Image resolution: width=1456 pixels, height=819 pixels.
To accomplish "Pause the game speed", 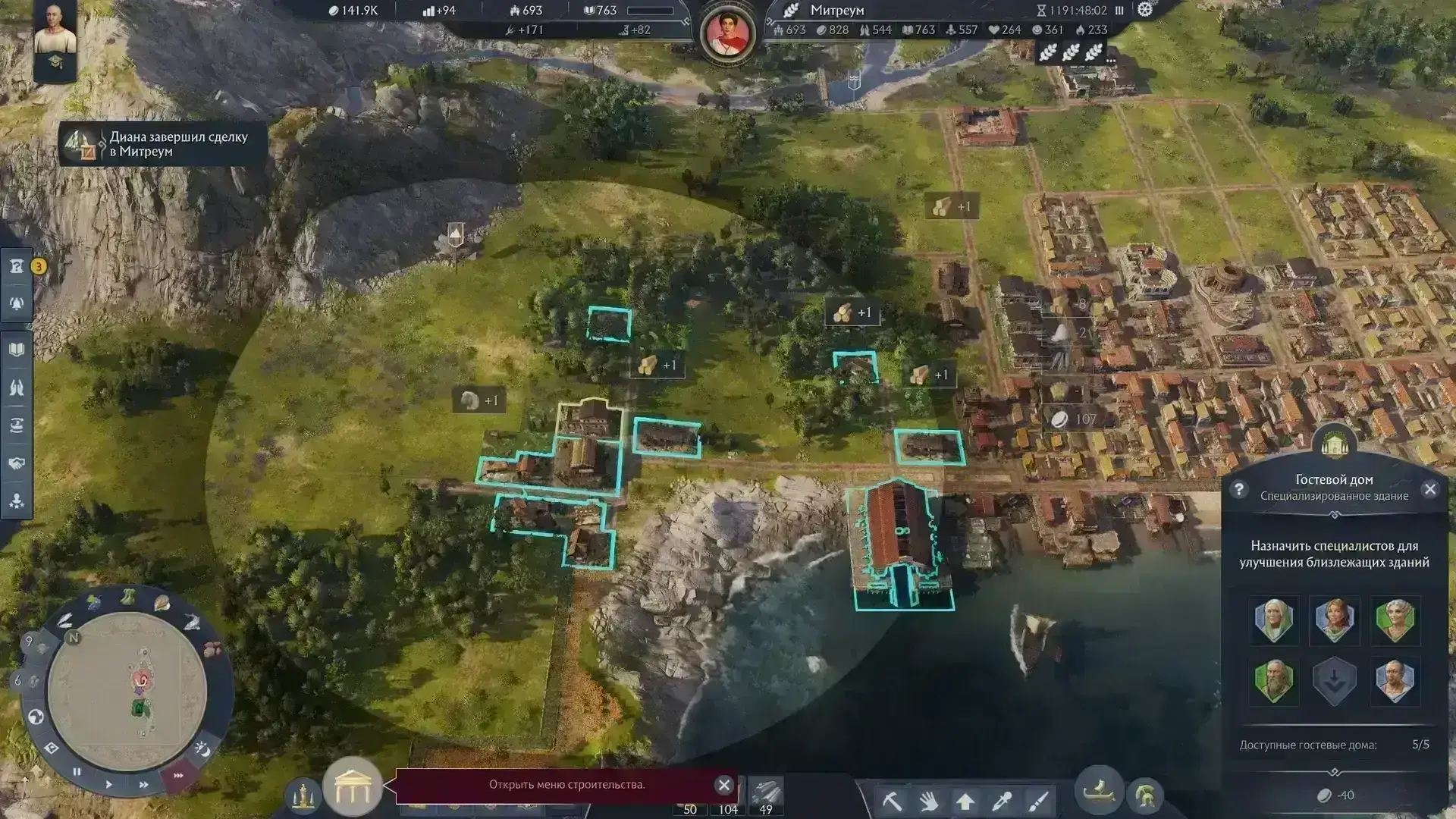I will point(77,772).
